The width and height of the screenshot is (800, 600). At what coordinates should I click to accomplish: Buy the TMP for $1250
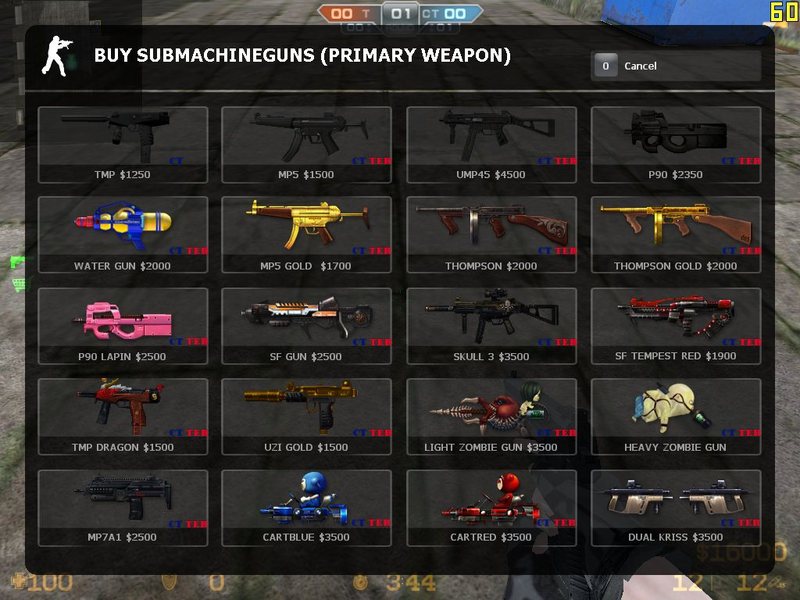[123, 145]
